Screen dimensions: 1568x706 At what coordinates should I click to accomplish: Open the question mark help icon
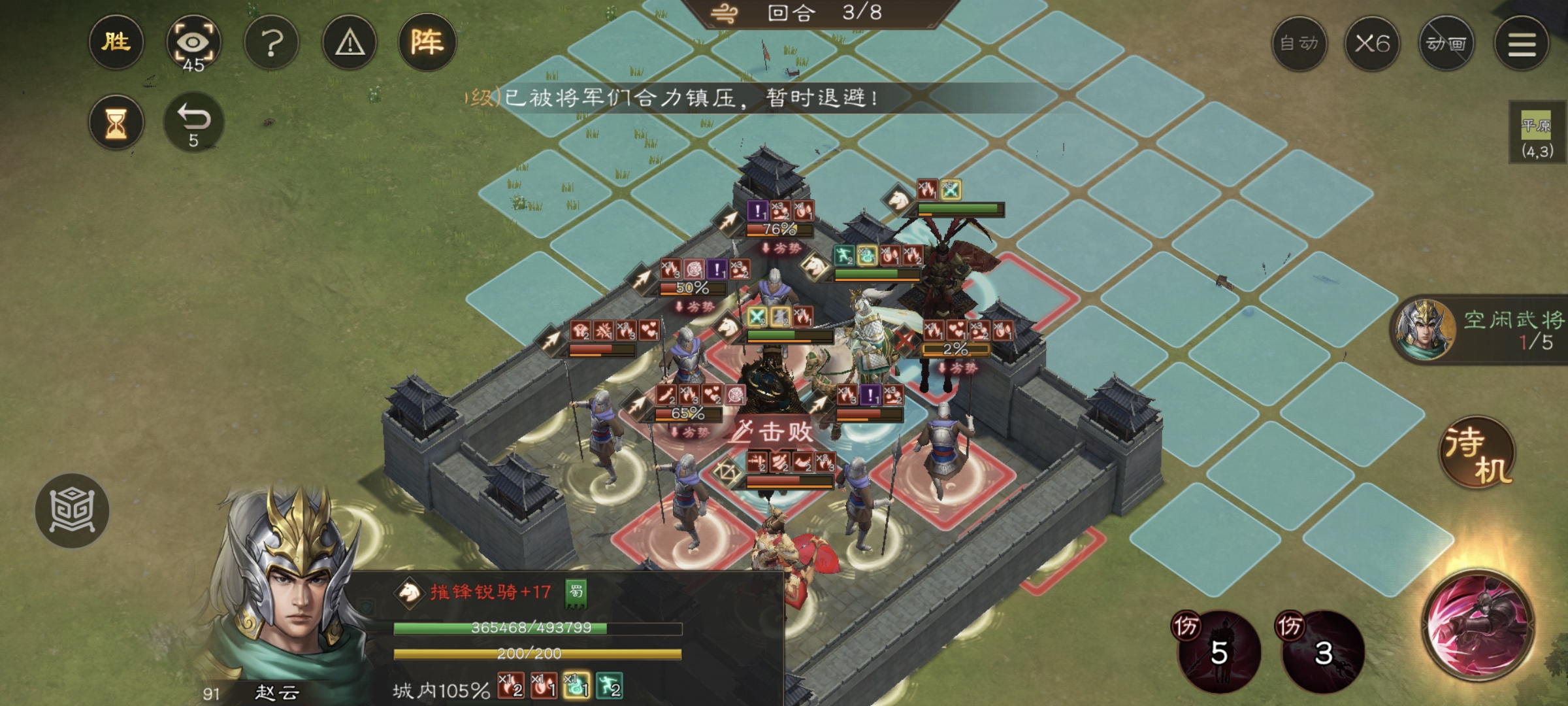click(x=271, y=43)
